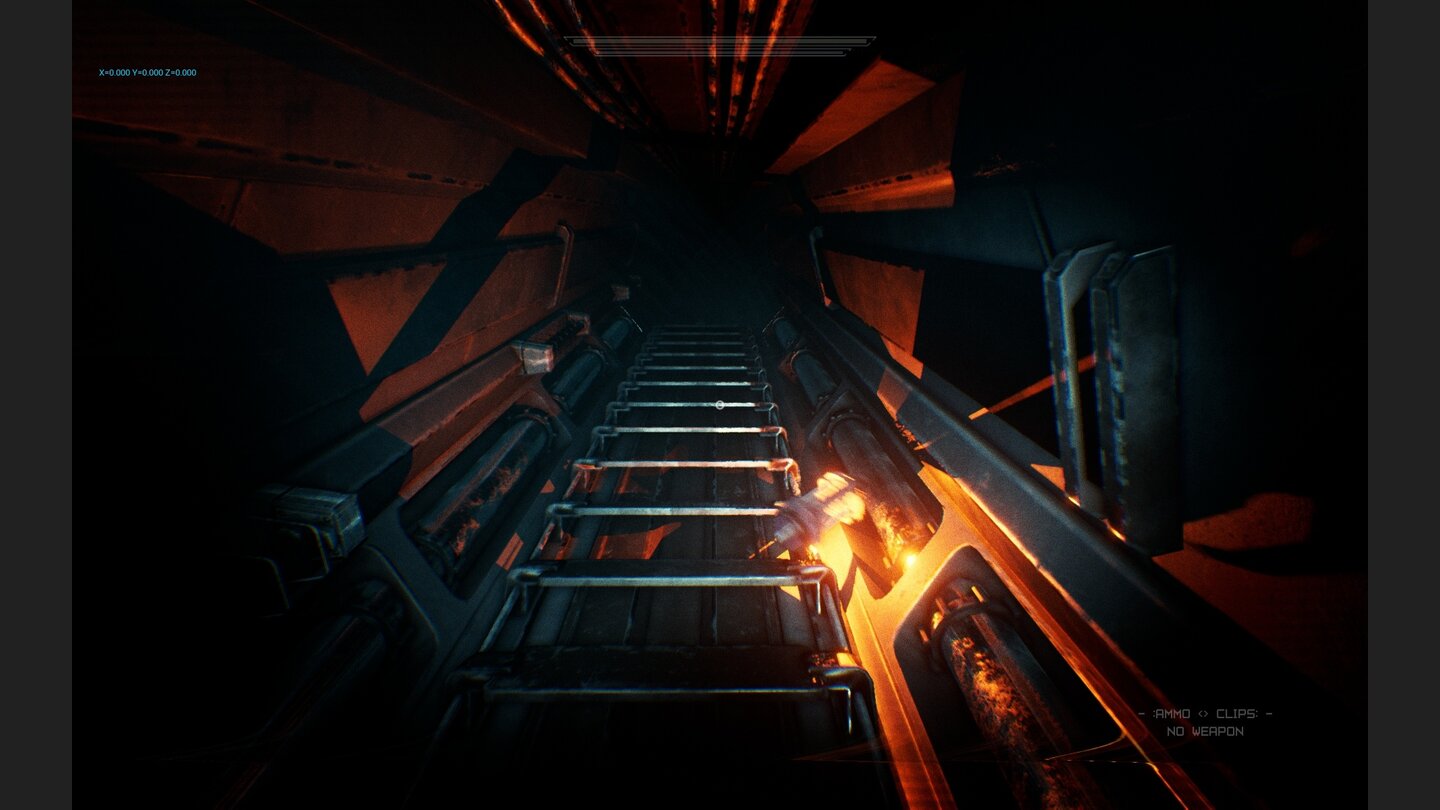This screenshot has height=810, width=1440.
Task: Click the X=0.000 coordinate readout
Action: 113,72
